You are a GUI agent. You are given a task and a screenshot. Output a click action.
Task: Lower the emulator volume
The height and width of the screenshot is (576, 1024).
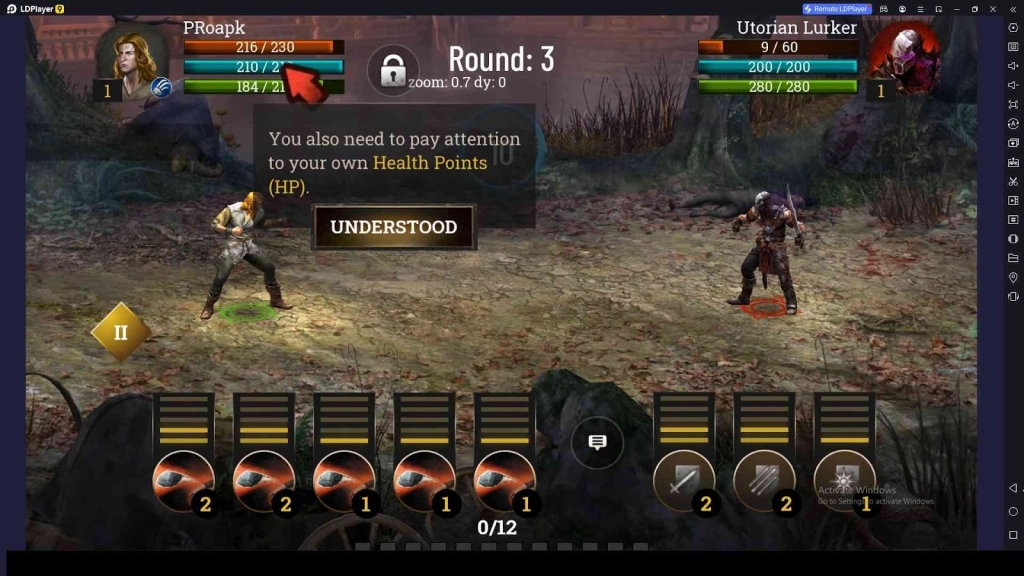pos(1013,85)
